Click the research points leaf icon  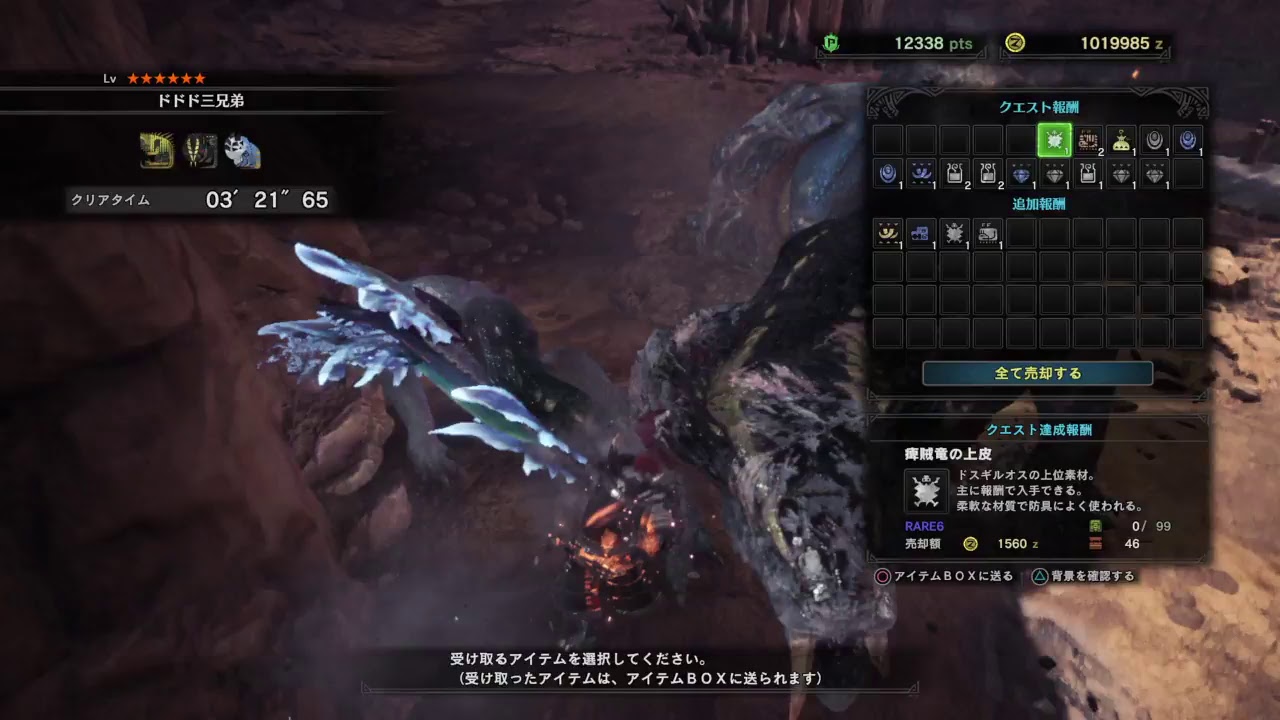(830, 43)
